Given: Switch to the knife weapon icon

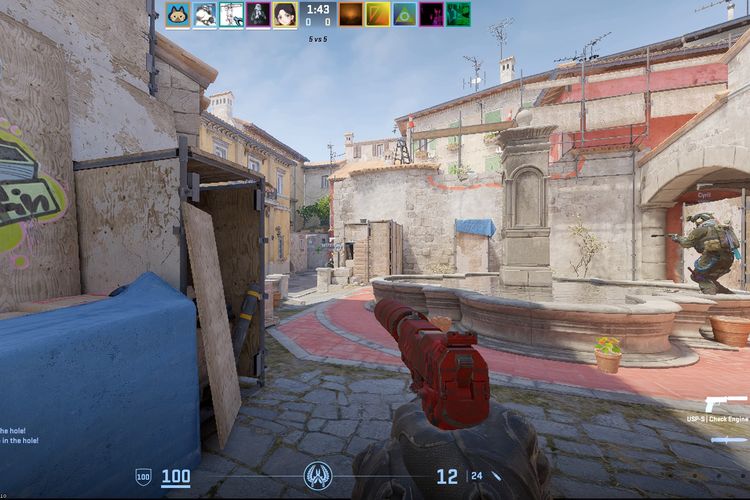Looking at the screenshot, I should 729,439.
